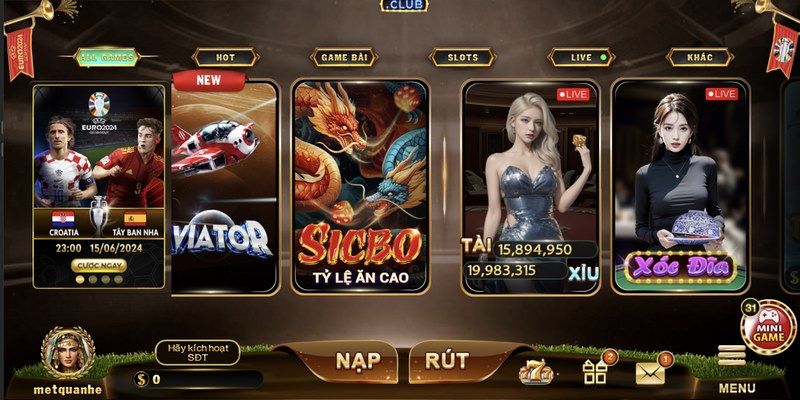This screenshot has height=400, width=800.
Task: Show the Live games tab
Action: [582, 58]
